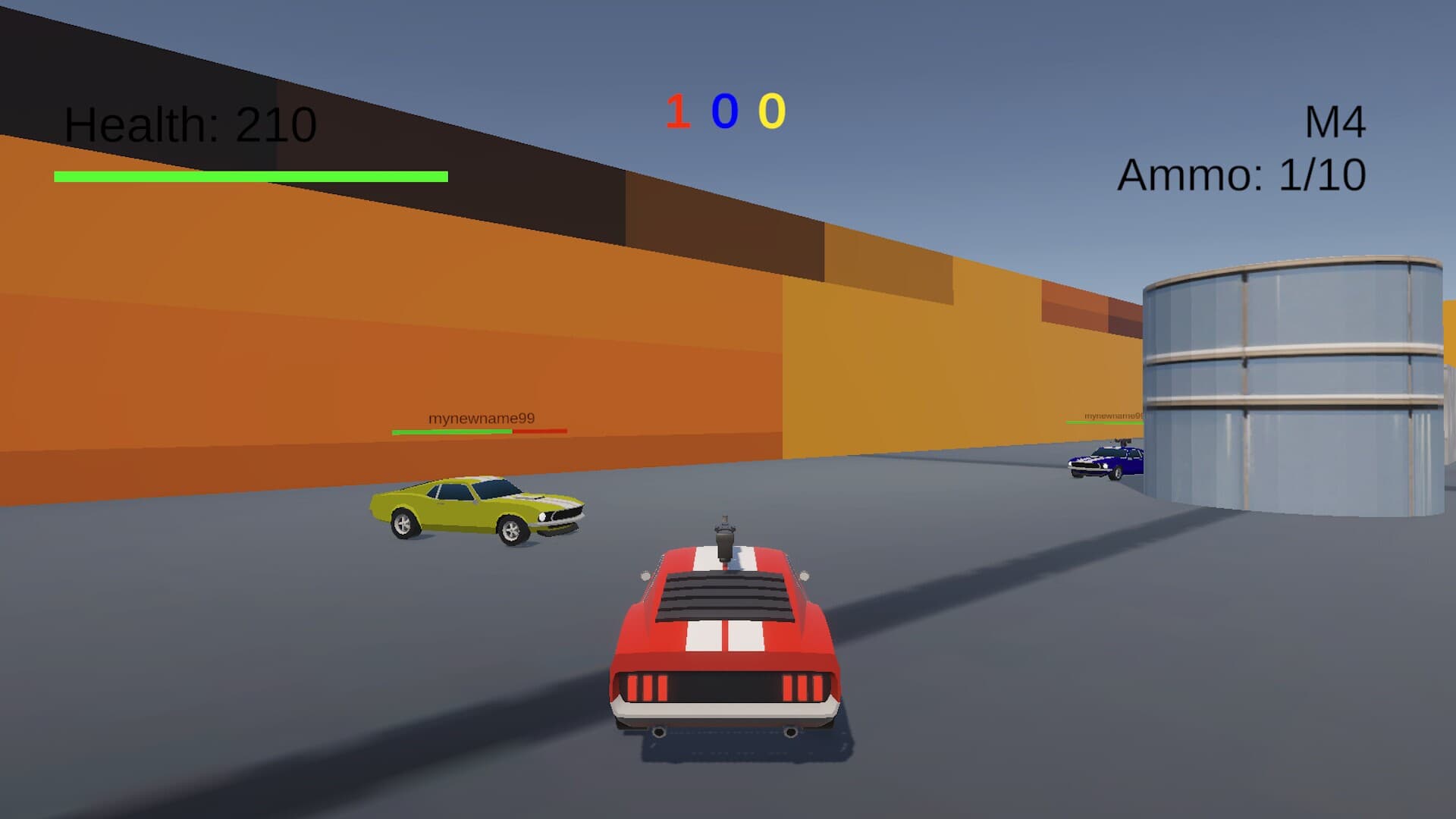Click the red score digit 1

click(677, 111)
